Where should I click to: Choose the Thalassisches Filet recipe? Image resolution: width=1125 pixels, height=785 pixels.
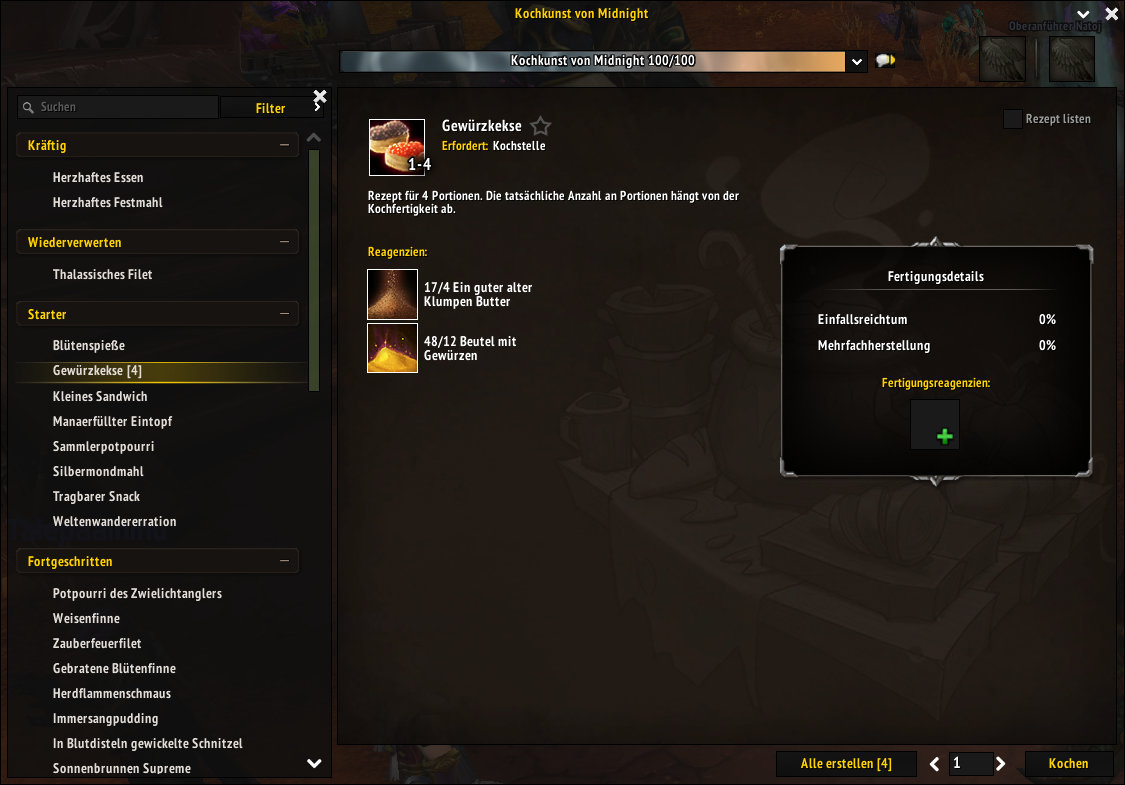click(103, 274)
